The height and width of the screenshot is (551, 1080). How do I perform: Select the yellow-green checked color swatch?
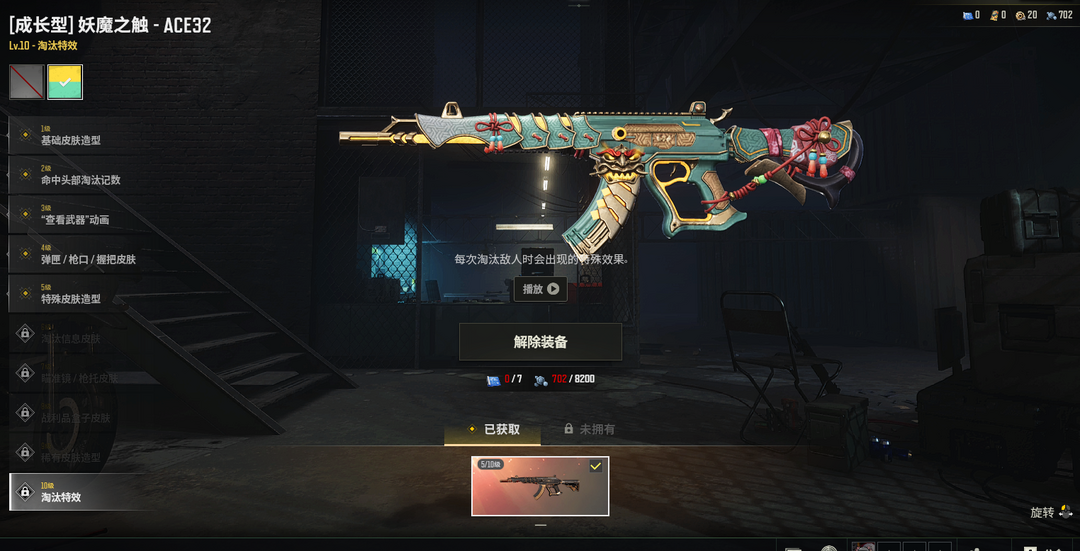click(65, 82)
